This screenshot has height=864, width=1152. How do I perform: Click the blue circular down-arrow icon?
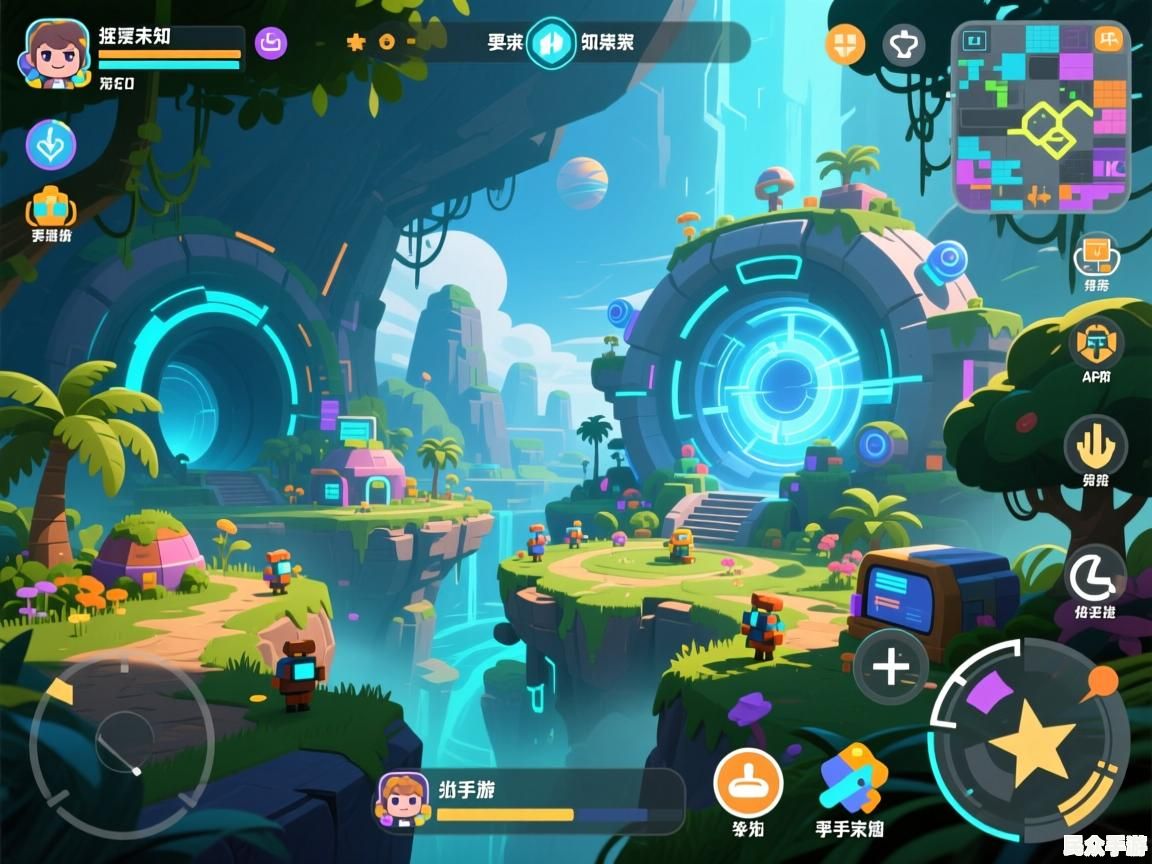(51, 146)
